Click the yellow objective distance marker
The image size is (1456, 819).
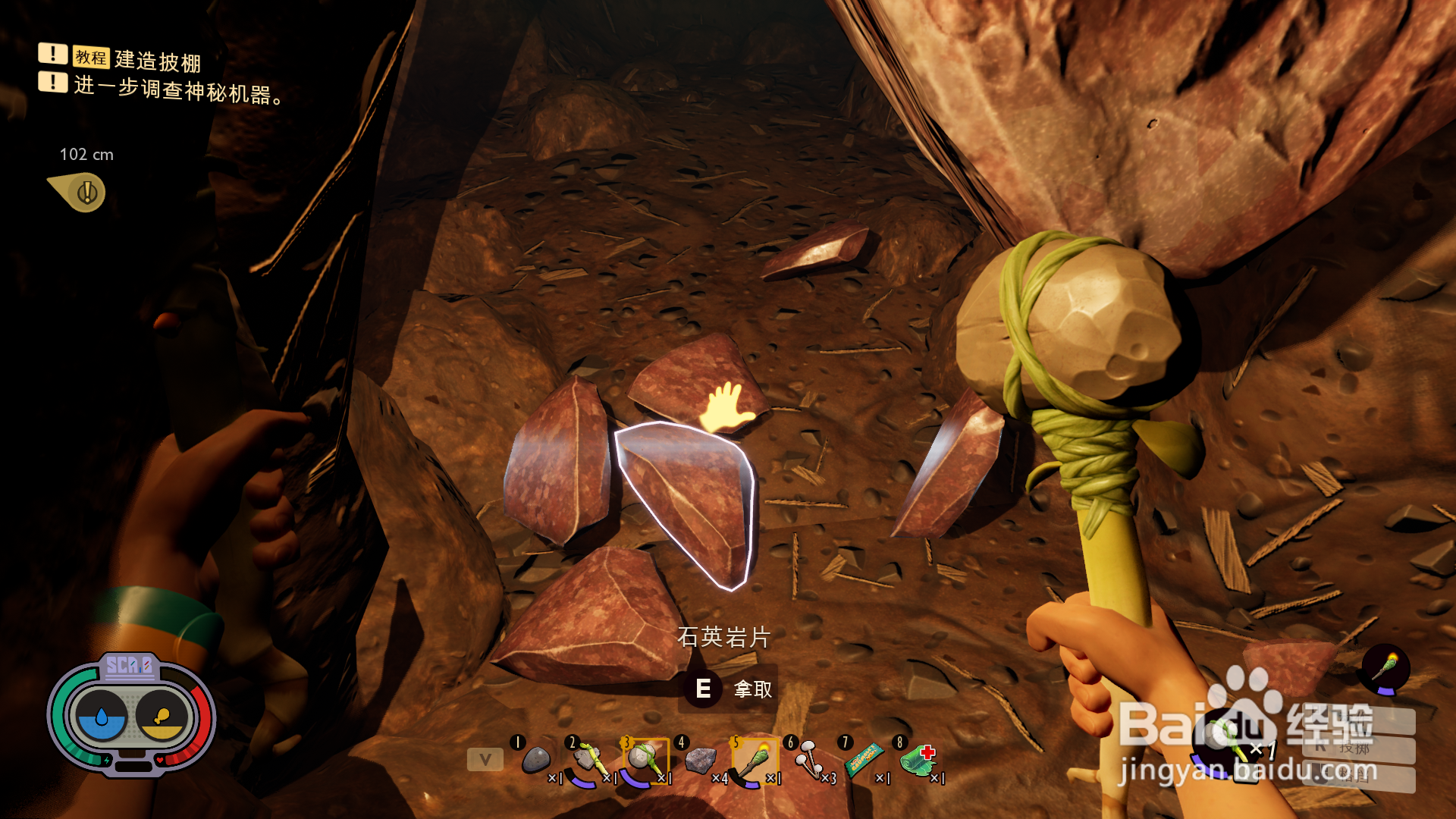pyautogui.click(x=83, y=192)
